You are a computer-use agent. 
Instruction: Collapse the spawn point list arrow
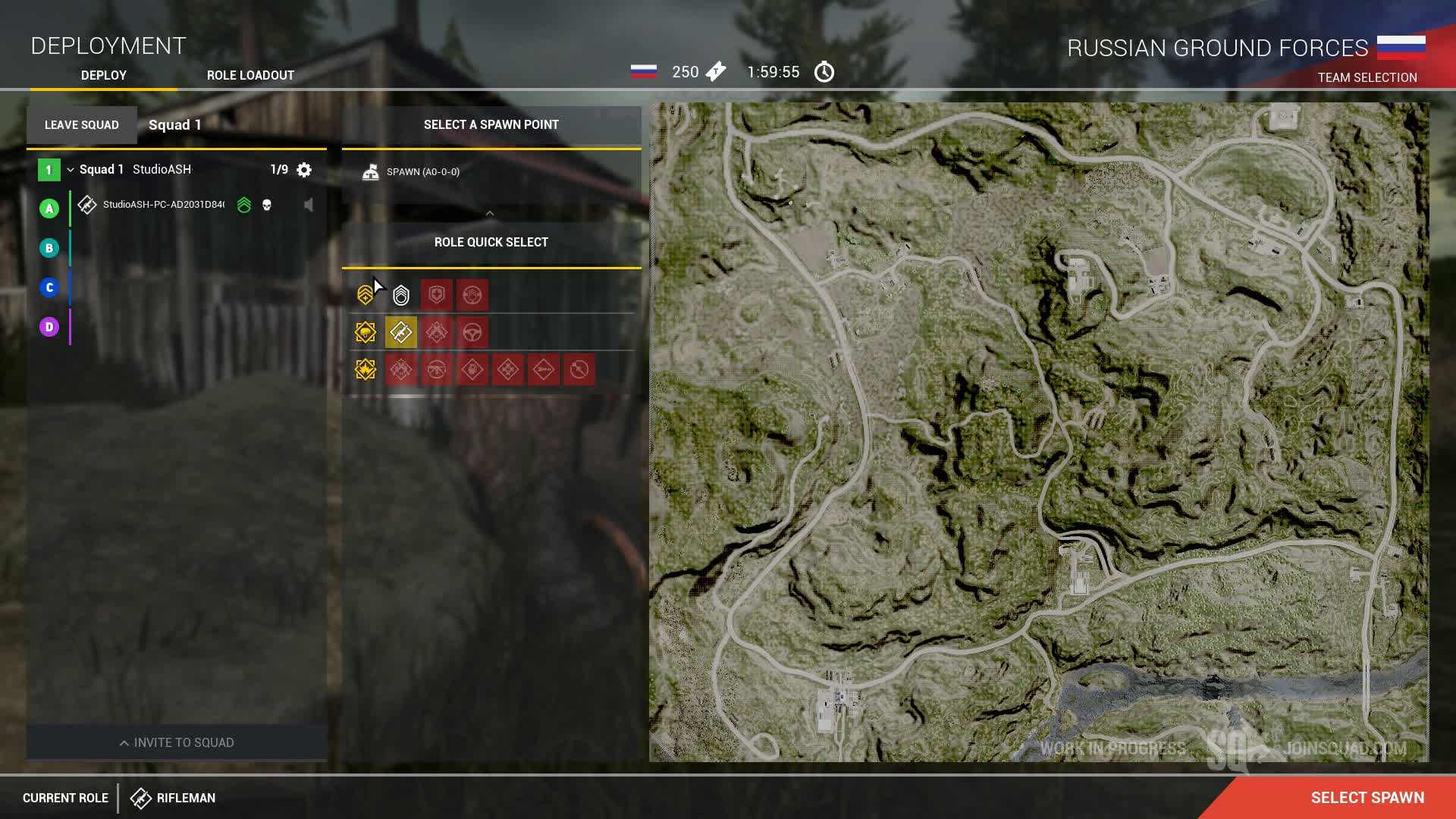tap(490, 214)
